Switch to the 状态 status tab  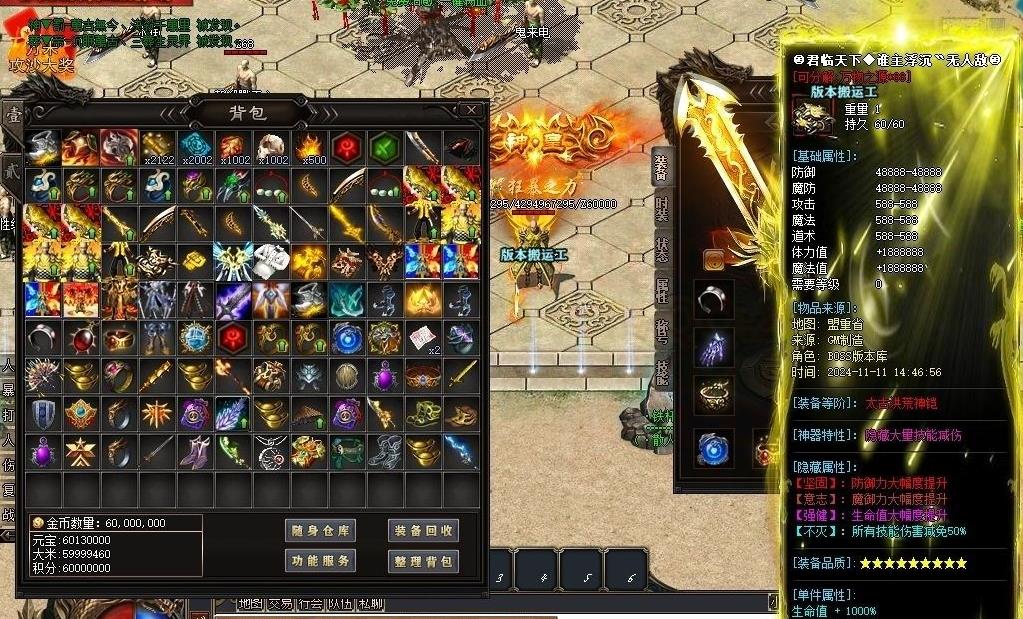(x=661, y=250)
